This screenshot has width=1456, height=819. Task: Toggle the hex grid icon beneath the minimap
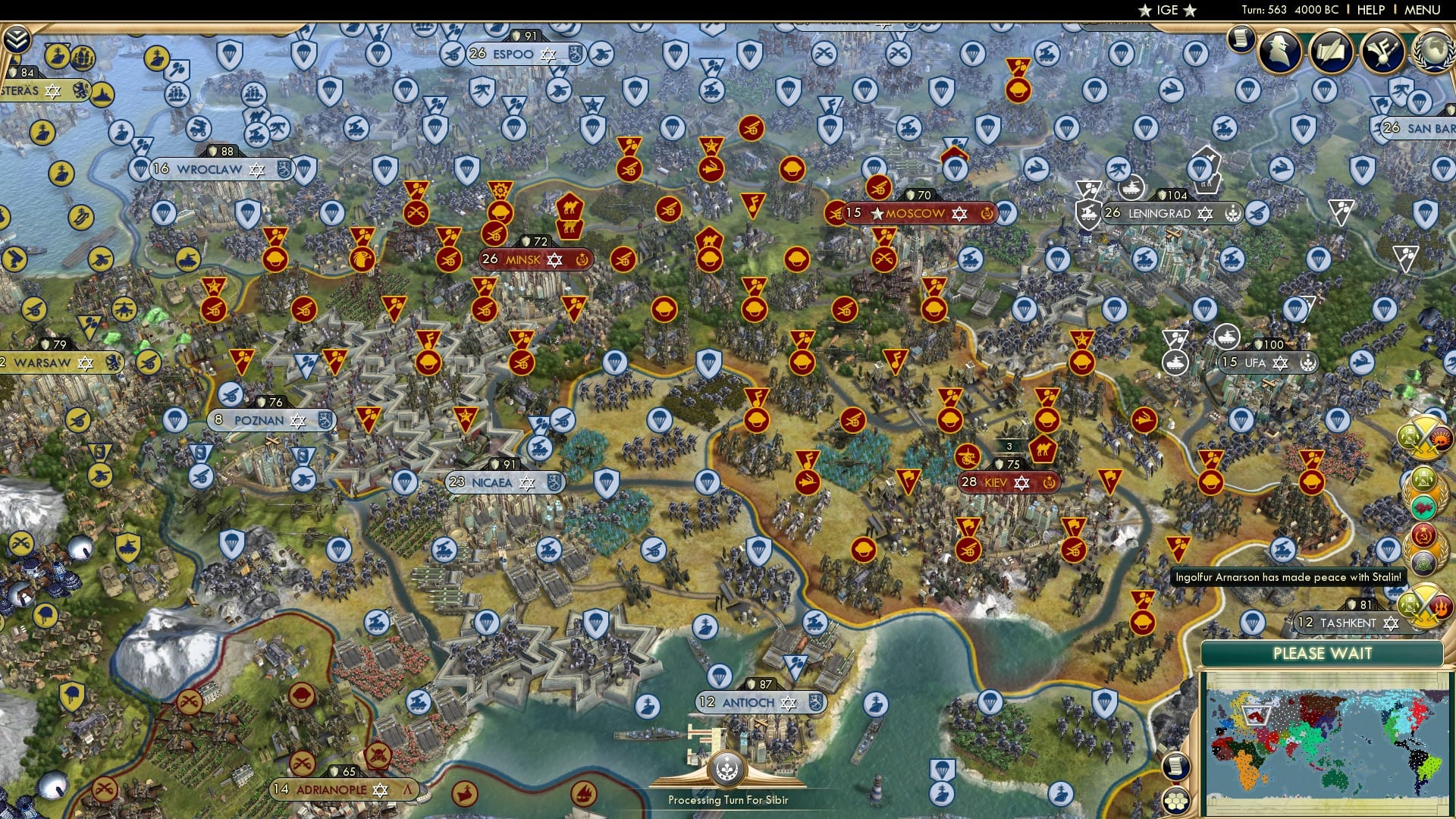1177,801
